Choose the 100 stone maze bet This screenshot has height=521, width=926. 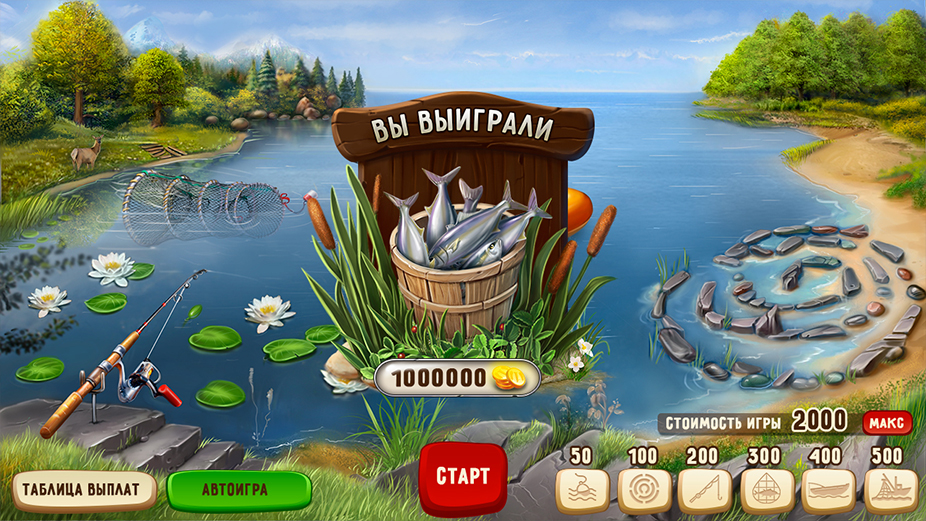(x=643, y=490)
